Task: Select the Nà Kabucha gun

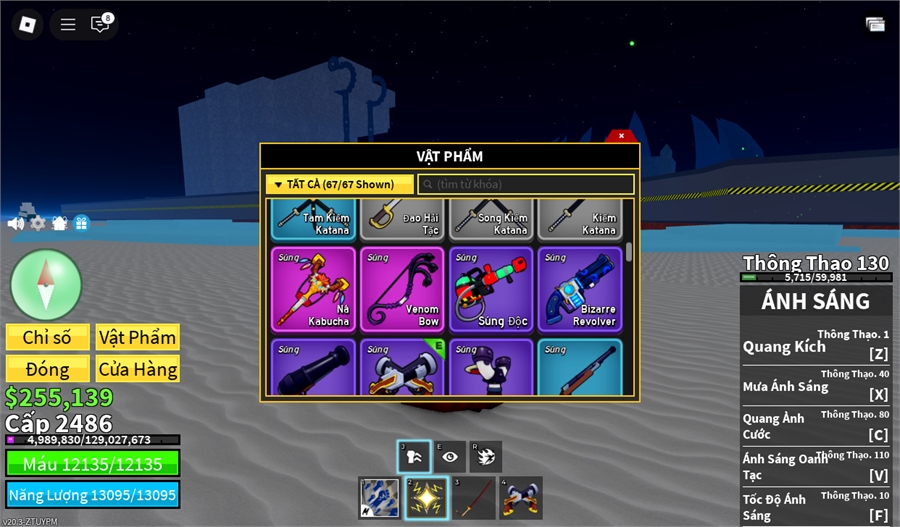Action: click(313, 289)
